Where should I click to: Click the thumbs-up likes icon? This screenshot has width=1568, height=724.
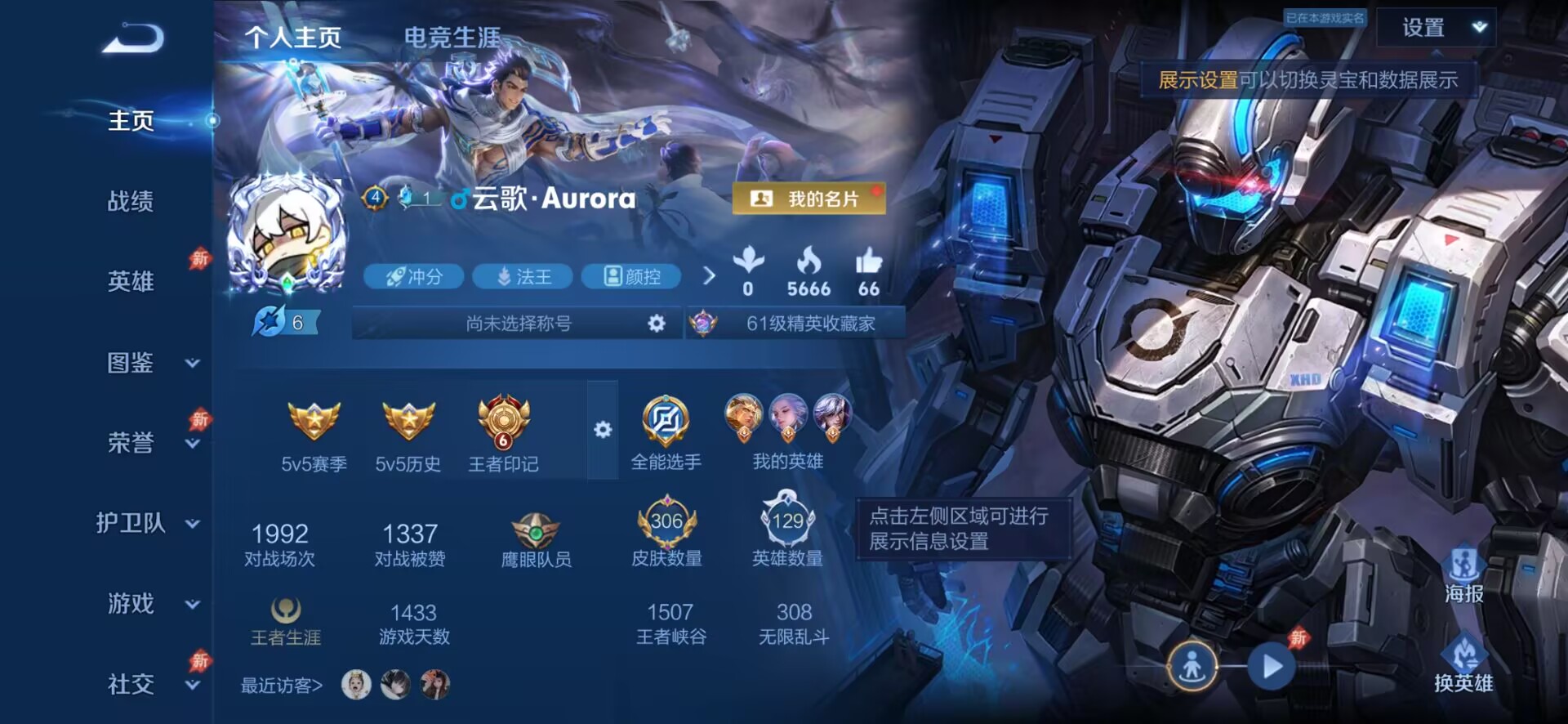(868, 261)
